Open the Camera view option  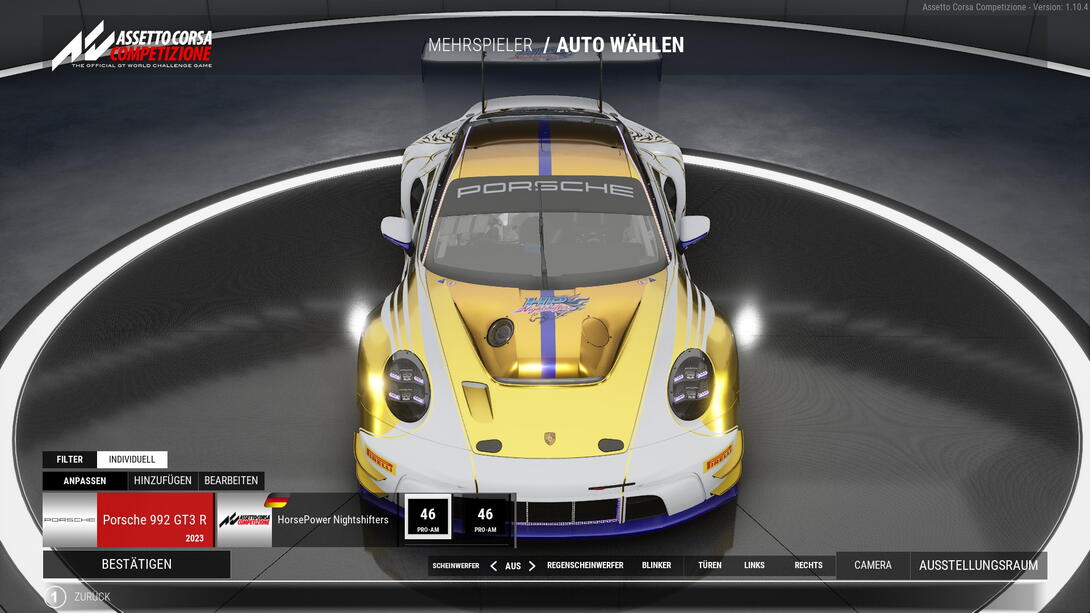pos(873,565)
